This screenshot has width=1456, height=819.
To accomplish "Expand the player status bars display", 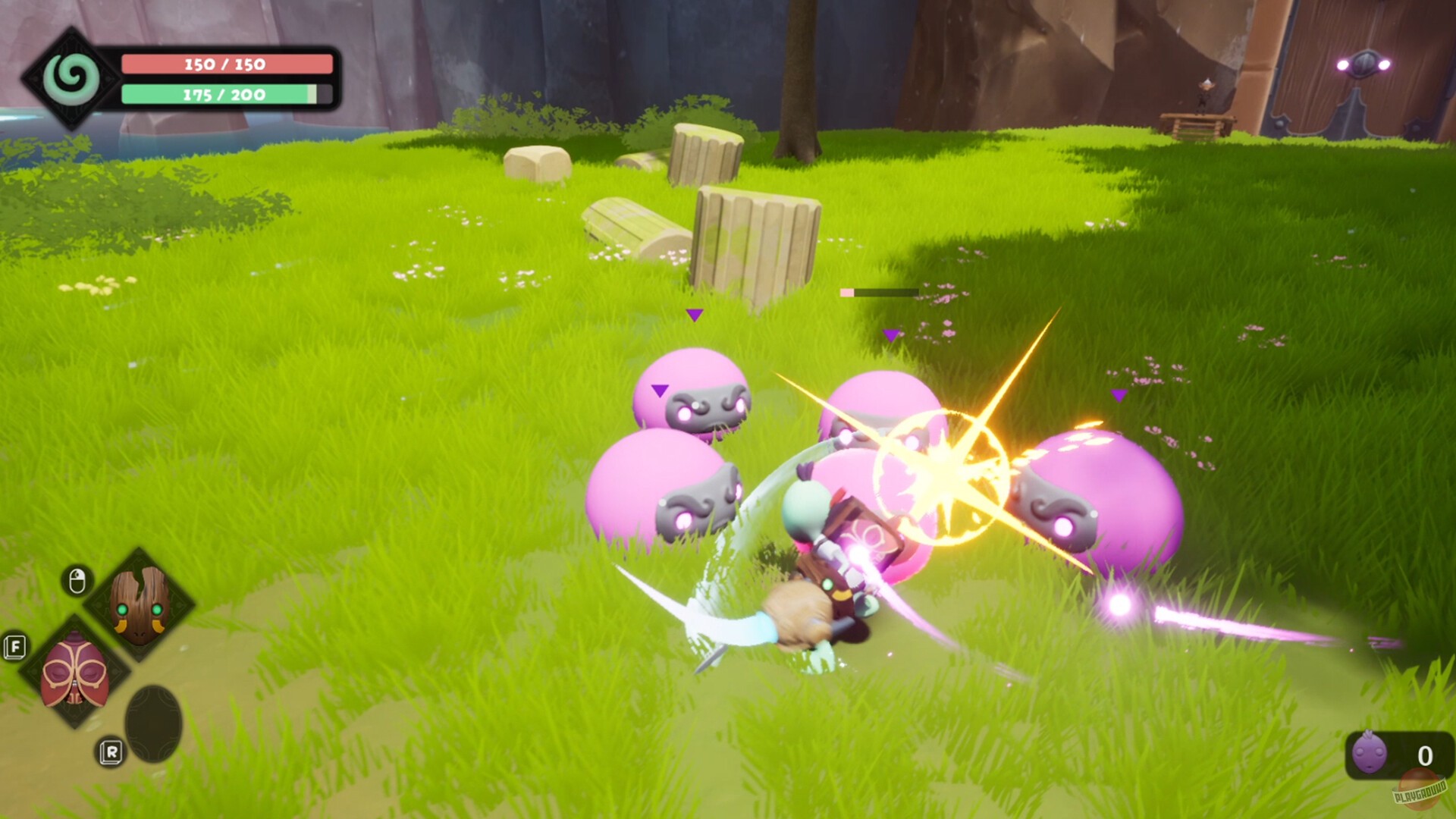I will [190, 80].
